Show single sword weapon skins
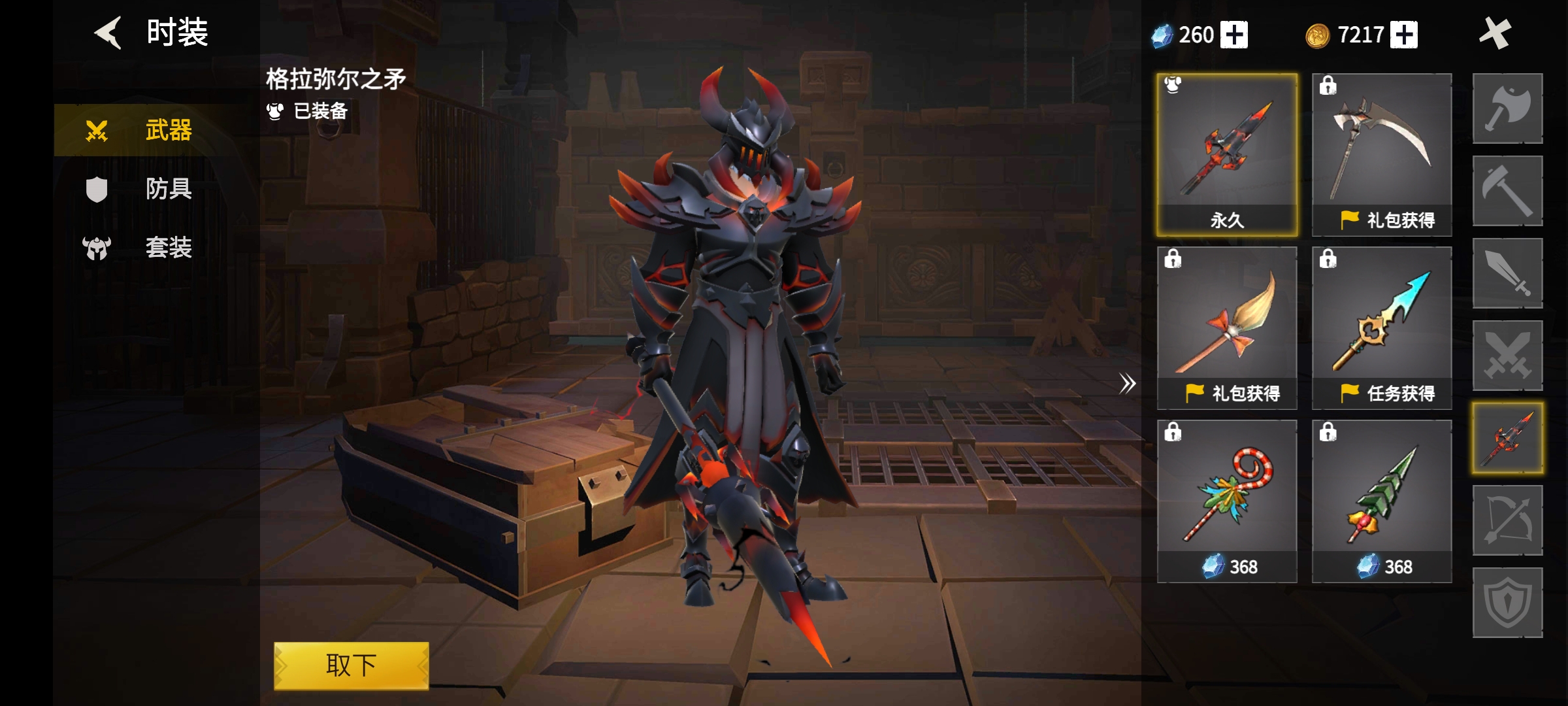The height and width of the screenshot is (706, 1568). coord(1507,273)
